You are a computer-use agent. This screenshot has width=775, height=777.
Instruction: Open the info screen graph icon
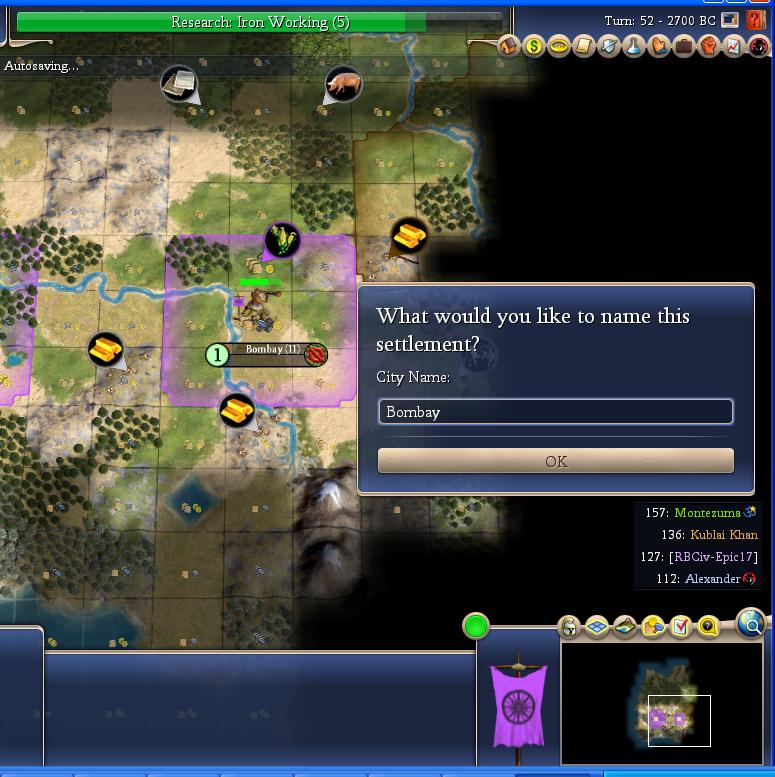tap(733, 46)
